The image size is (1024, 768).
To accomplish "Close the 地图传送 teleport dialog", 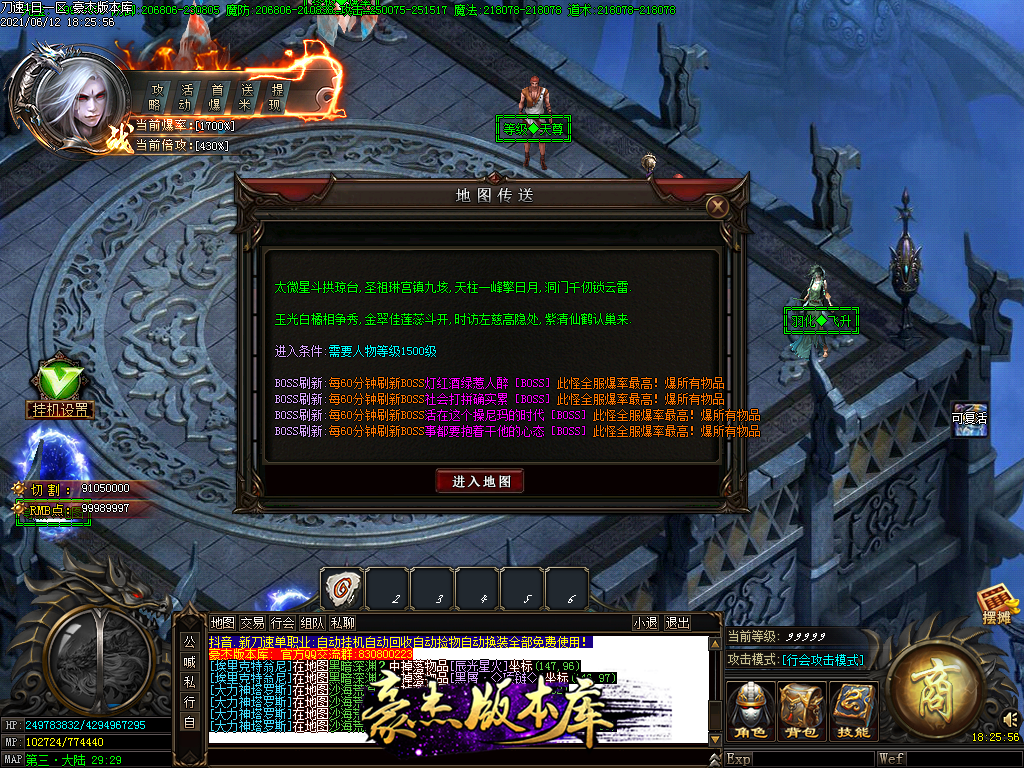I will [716, 207].
